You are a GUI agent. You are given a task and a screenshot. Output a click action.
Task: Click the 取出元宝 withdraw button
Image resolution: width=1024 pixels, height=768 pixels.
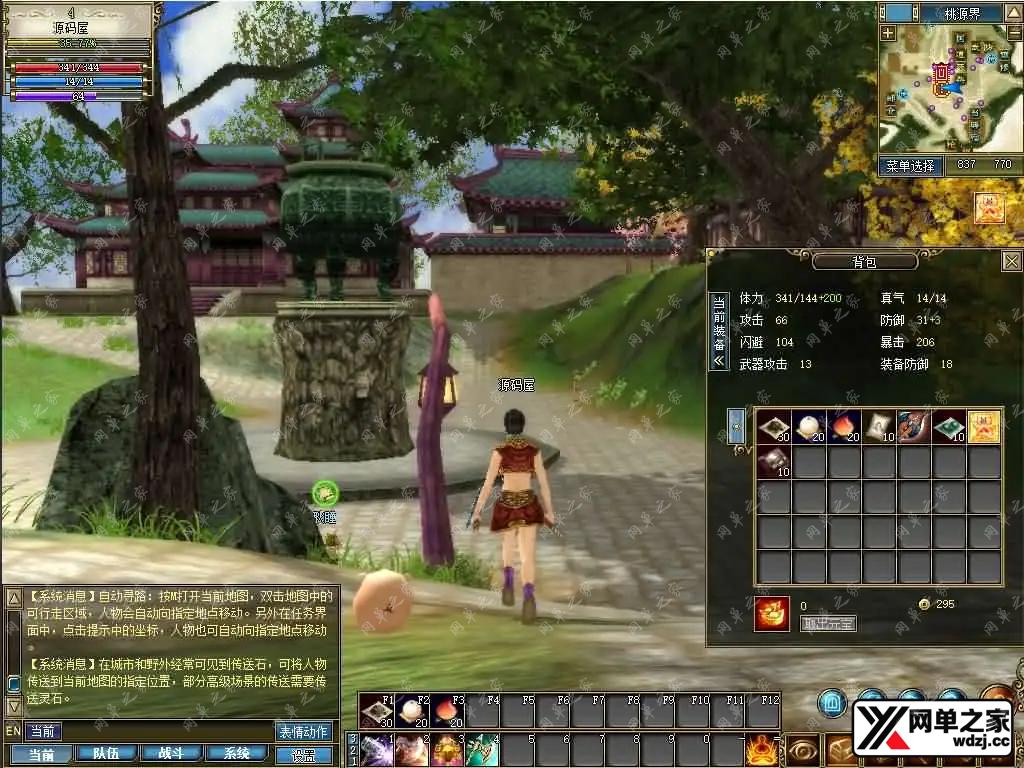coord(828,623)
